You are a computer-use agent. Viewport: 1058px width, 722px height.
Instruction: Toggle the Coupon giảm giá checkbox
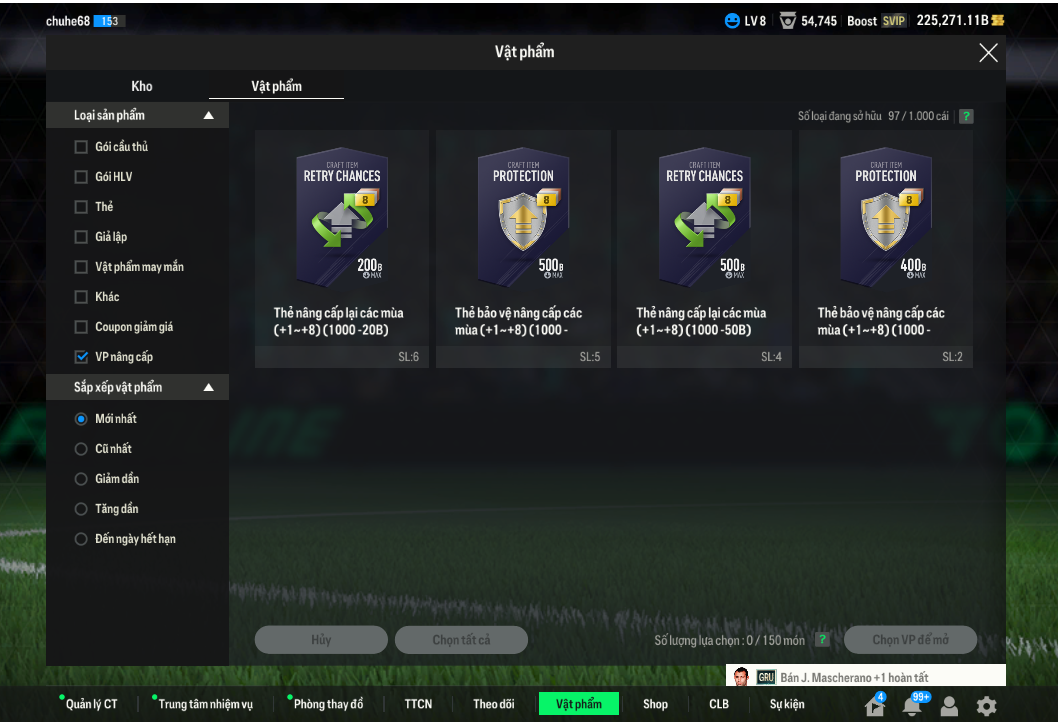tap(81, 327)
